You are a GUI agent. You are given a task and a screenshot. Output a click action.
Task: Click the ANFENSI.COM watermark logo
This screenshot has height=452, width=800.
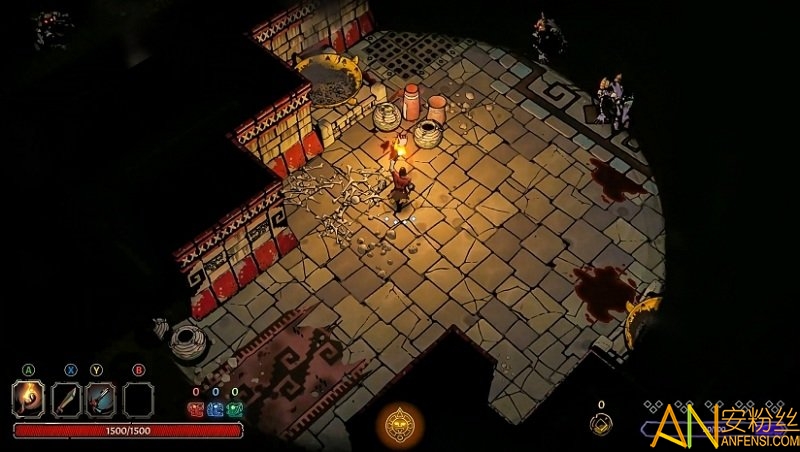coord(718,424)
